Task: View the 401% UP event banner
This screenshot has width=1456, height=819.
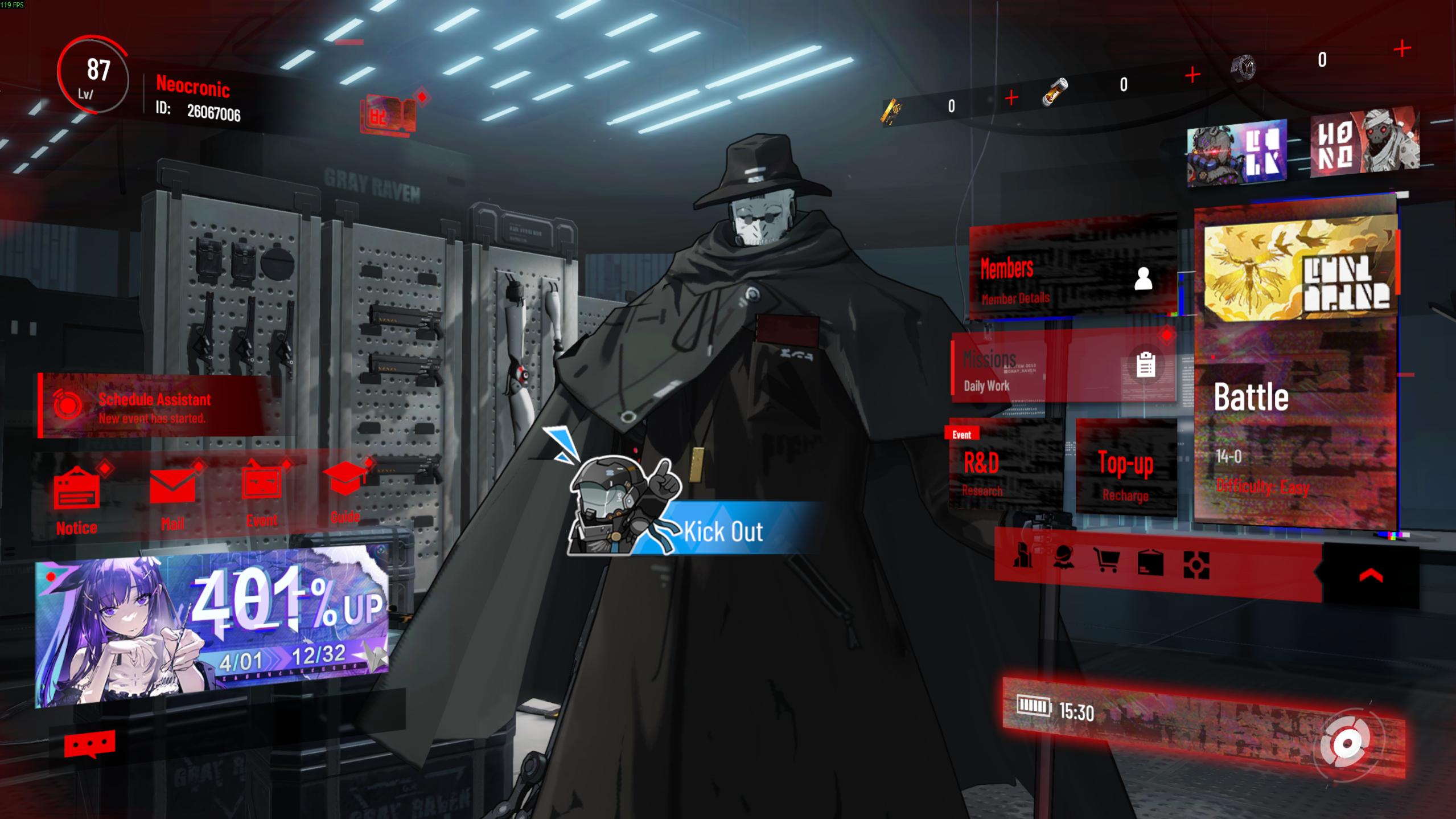Action: pyautogui.click(x=212, y=626)
